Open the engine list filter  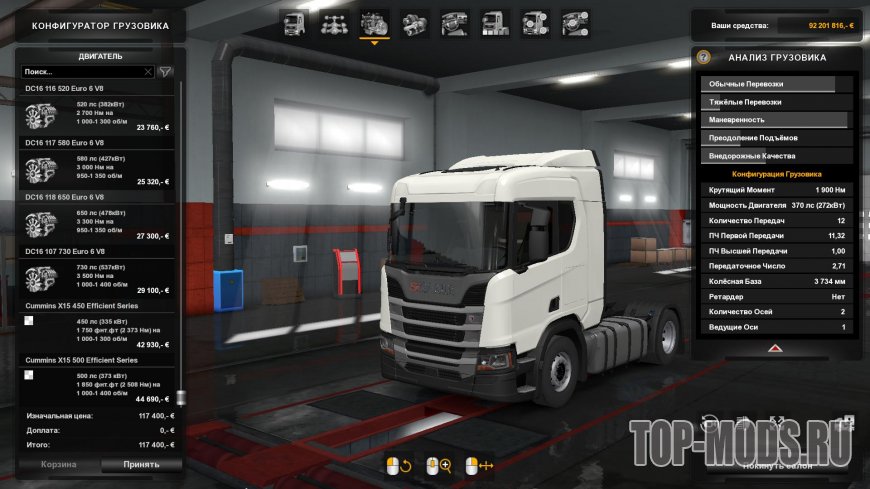coord(166,72)
